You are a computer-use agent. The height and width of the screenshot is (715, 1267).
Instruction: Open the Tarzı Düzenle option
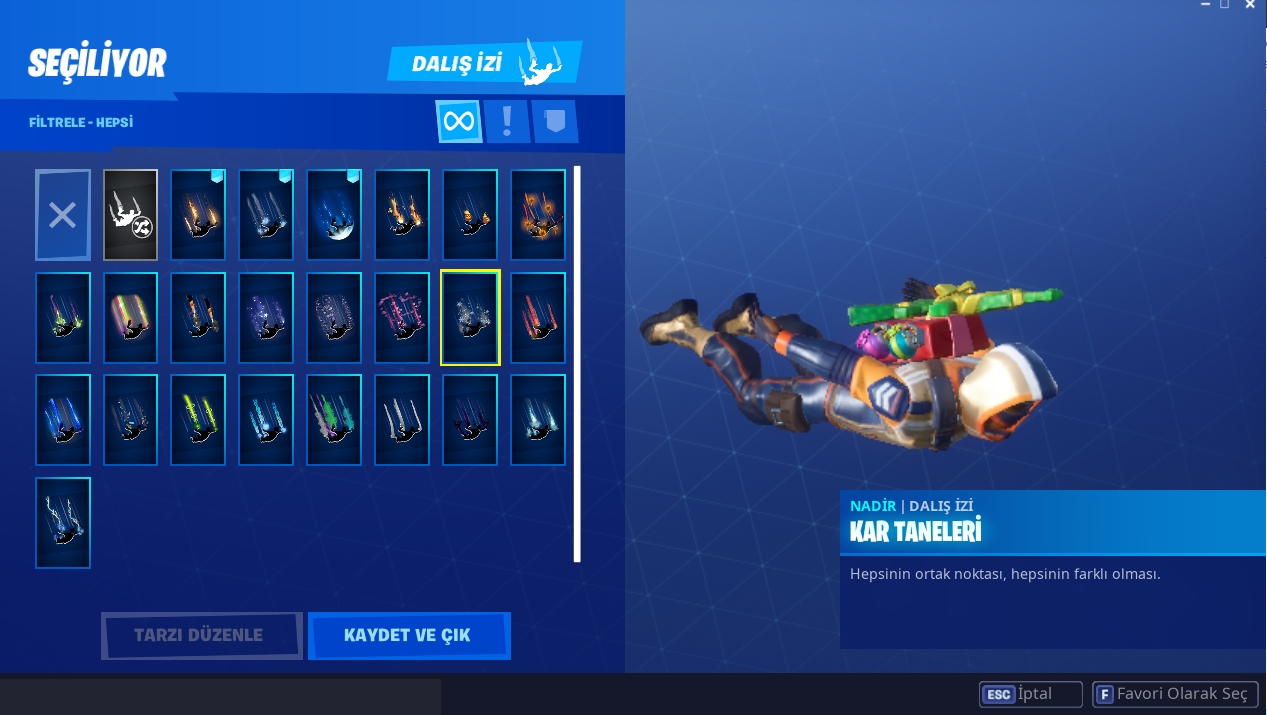click(201, 636)
